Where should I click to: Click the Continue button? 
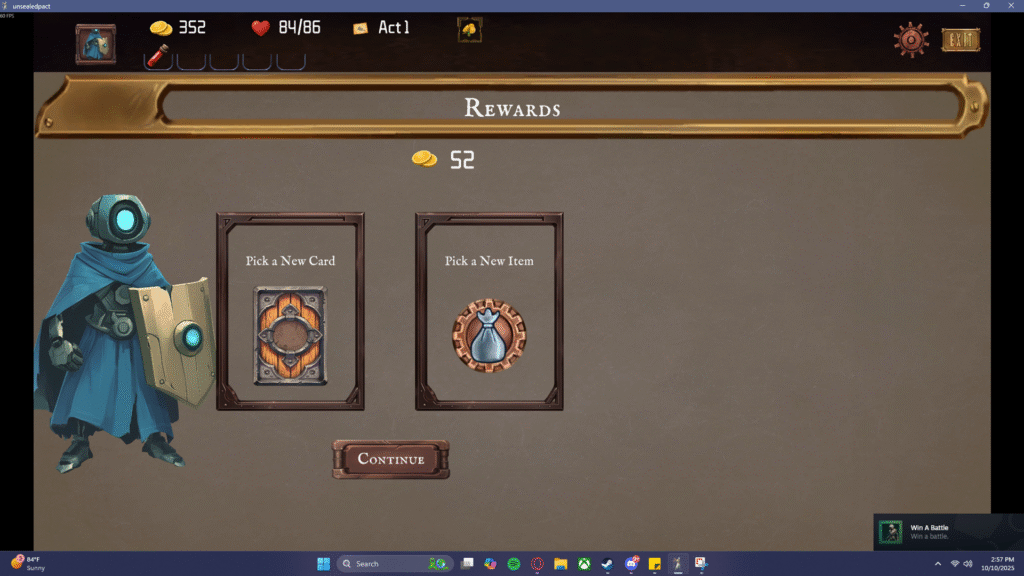pyautogui.click(x=391, y=459)
